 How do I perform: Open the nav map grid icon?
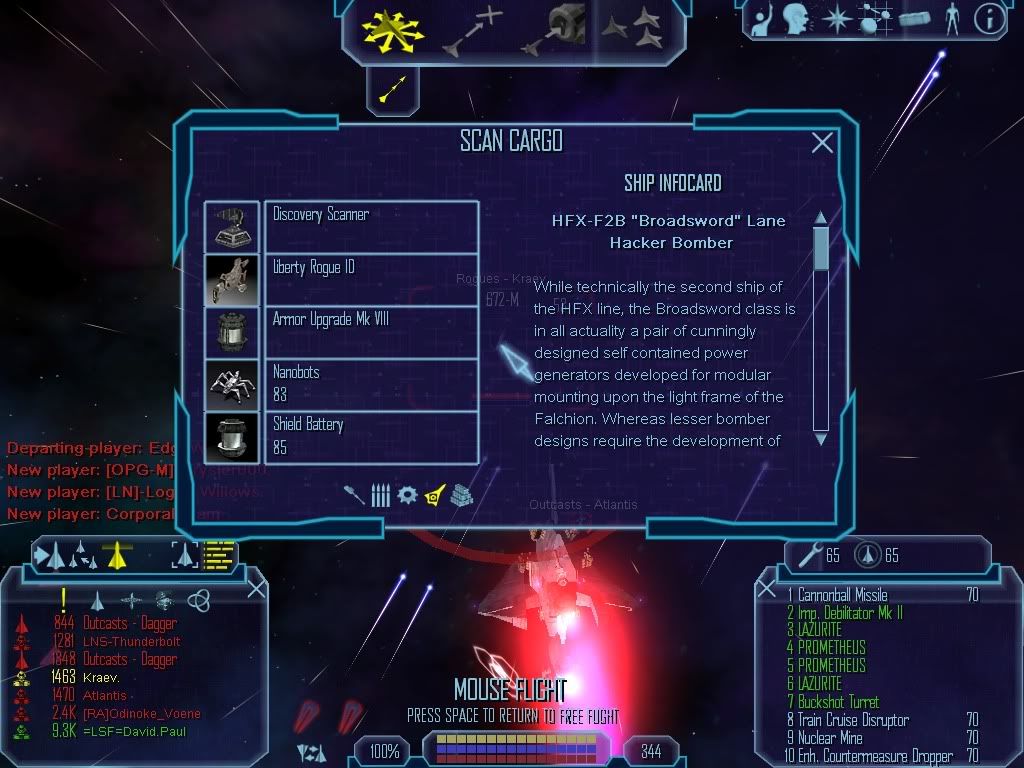pyautogui.click(x=873, y=19)
